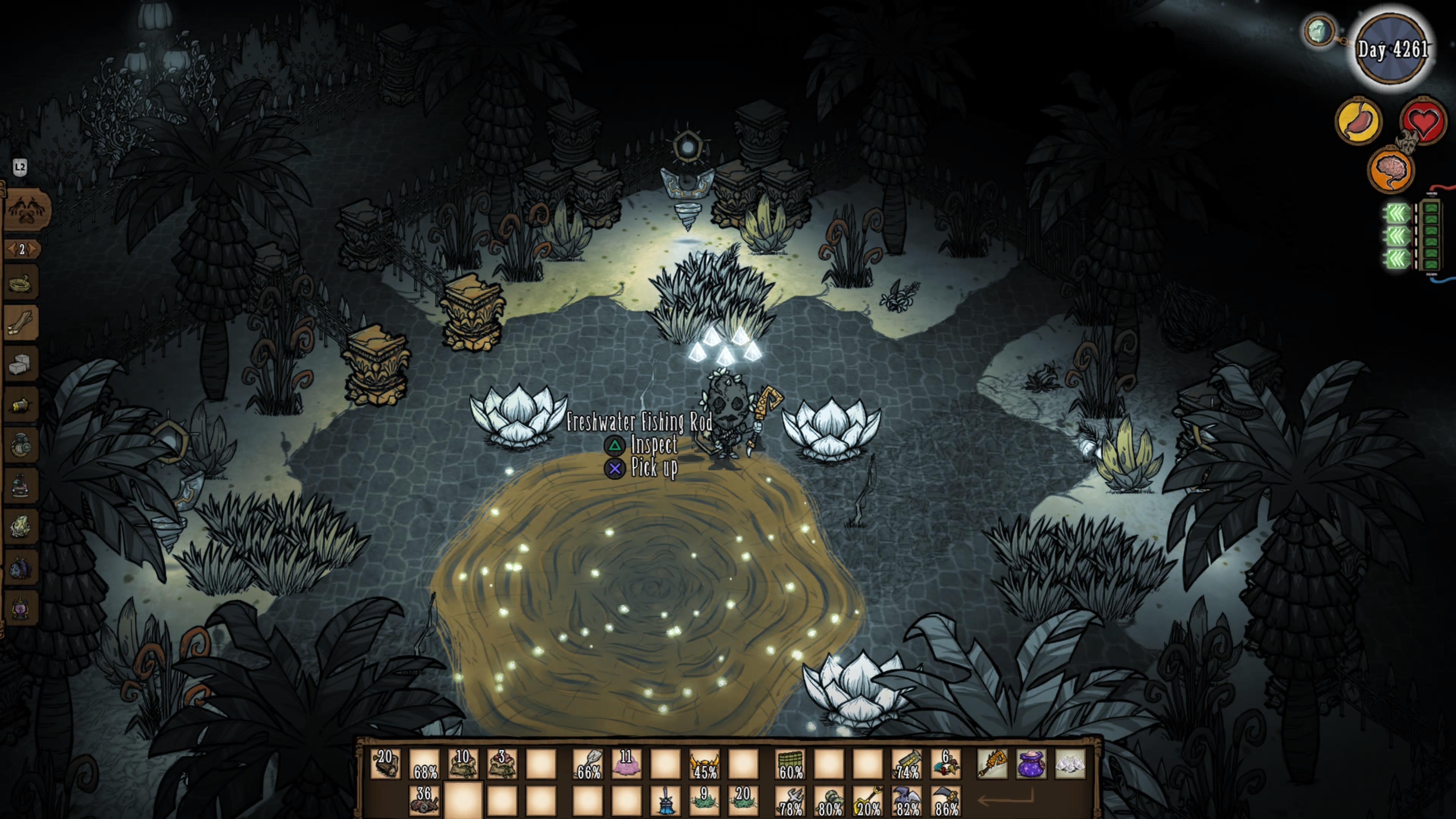Open the purple starry sack body slot
1456x819 pixels.
click(x=1031, y=764)
